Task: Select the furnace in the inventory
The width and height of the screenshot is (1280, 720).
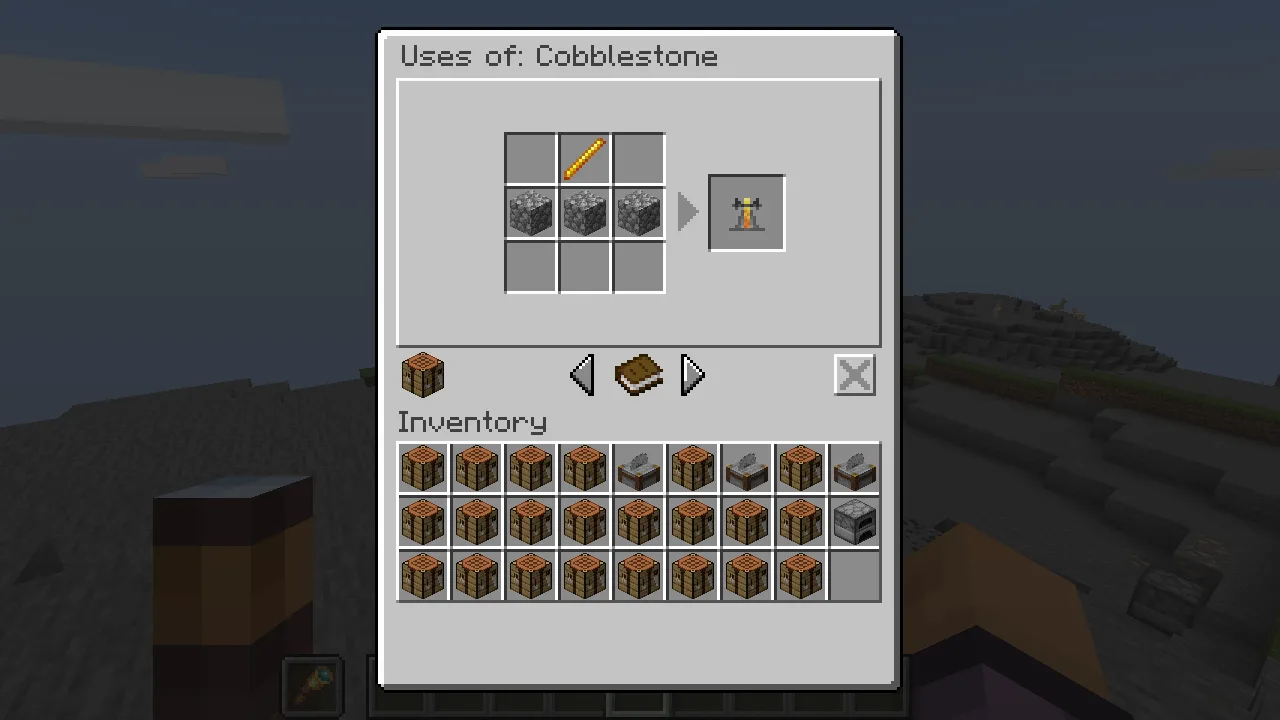Action: click(854, 522)
